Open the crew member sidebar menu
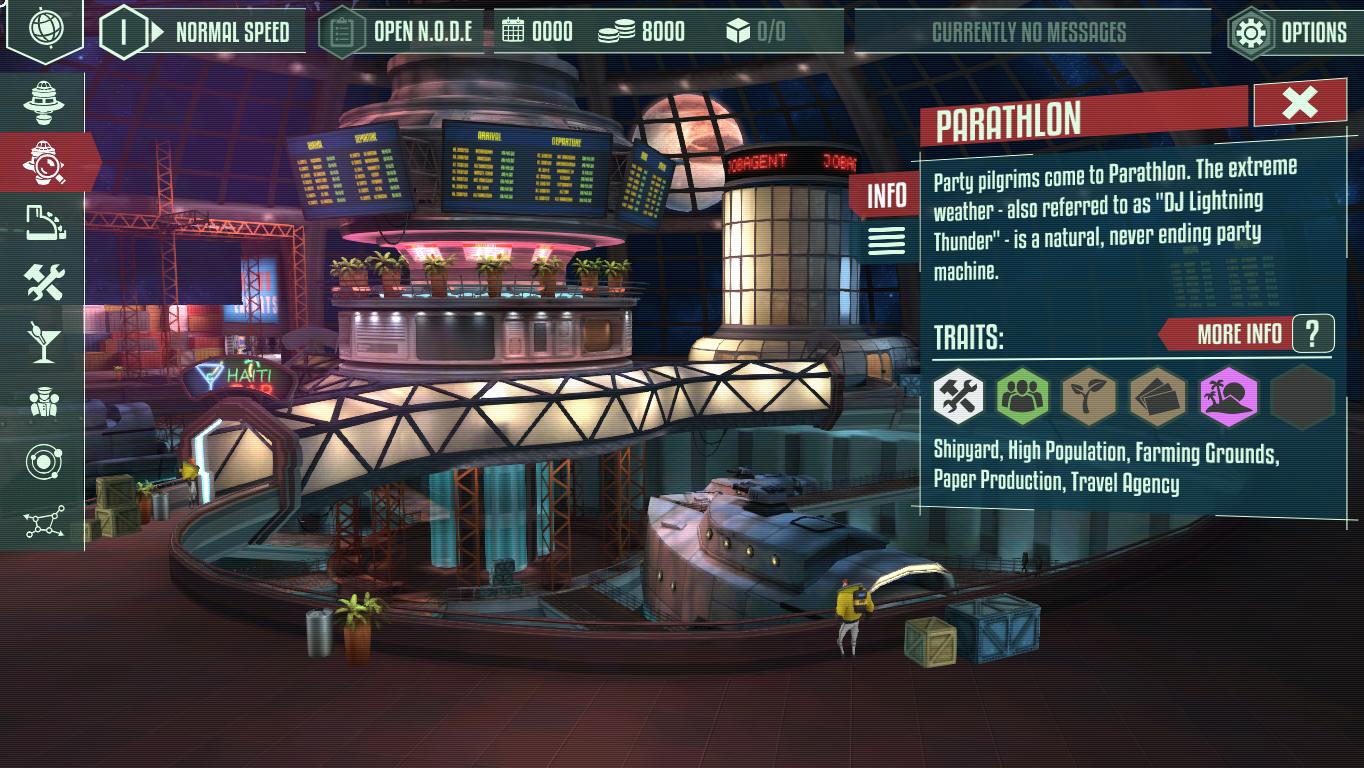1364x768 pixels. pyautogui.click(x=44, y=402)
